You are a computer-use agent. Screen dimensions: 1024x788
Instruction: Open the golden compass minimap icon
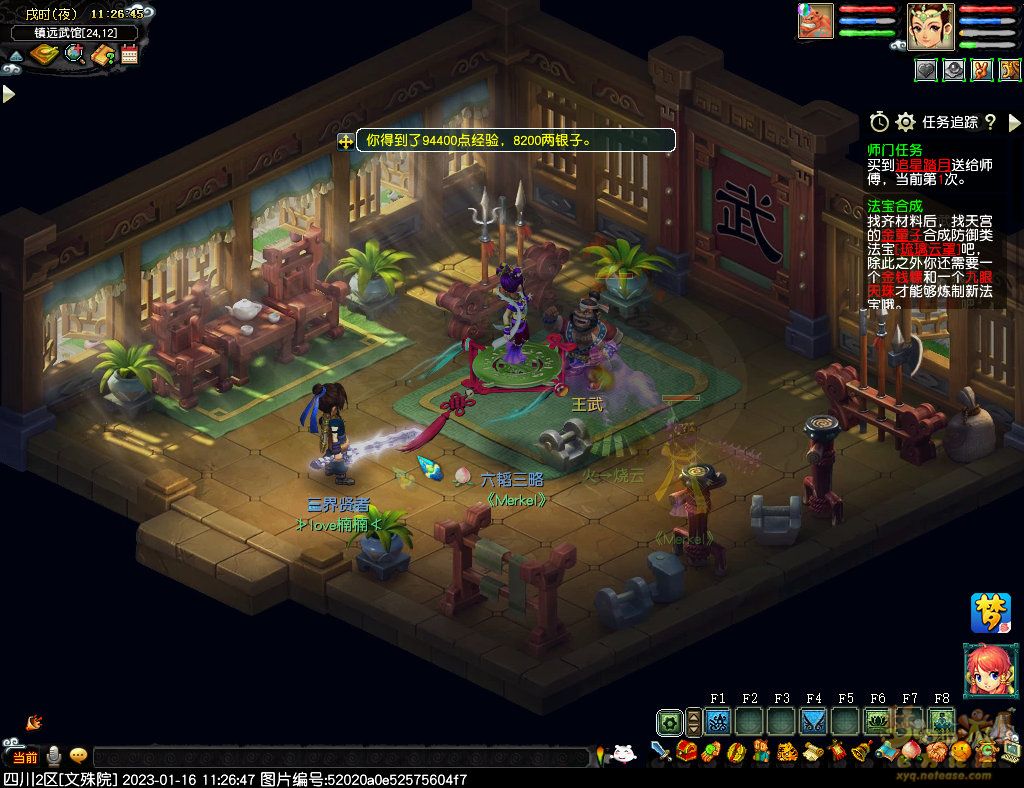pyautogui.click(x=45, y=55)
